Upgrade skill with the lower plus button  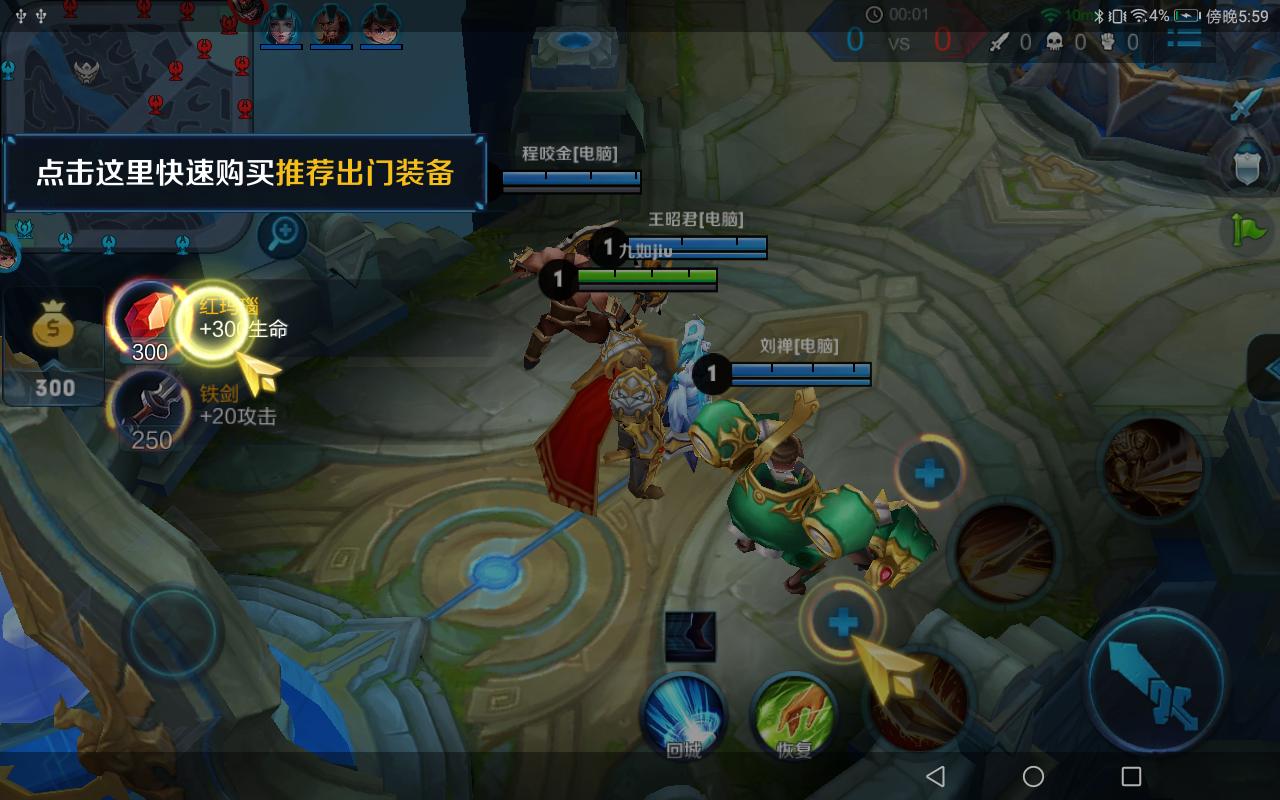[842, 622]
